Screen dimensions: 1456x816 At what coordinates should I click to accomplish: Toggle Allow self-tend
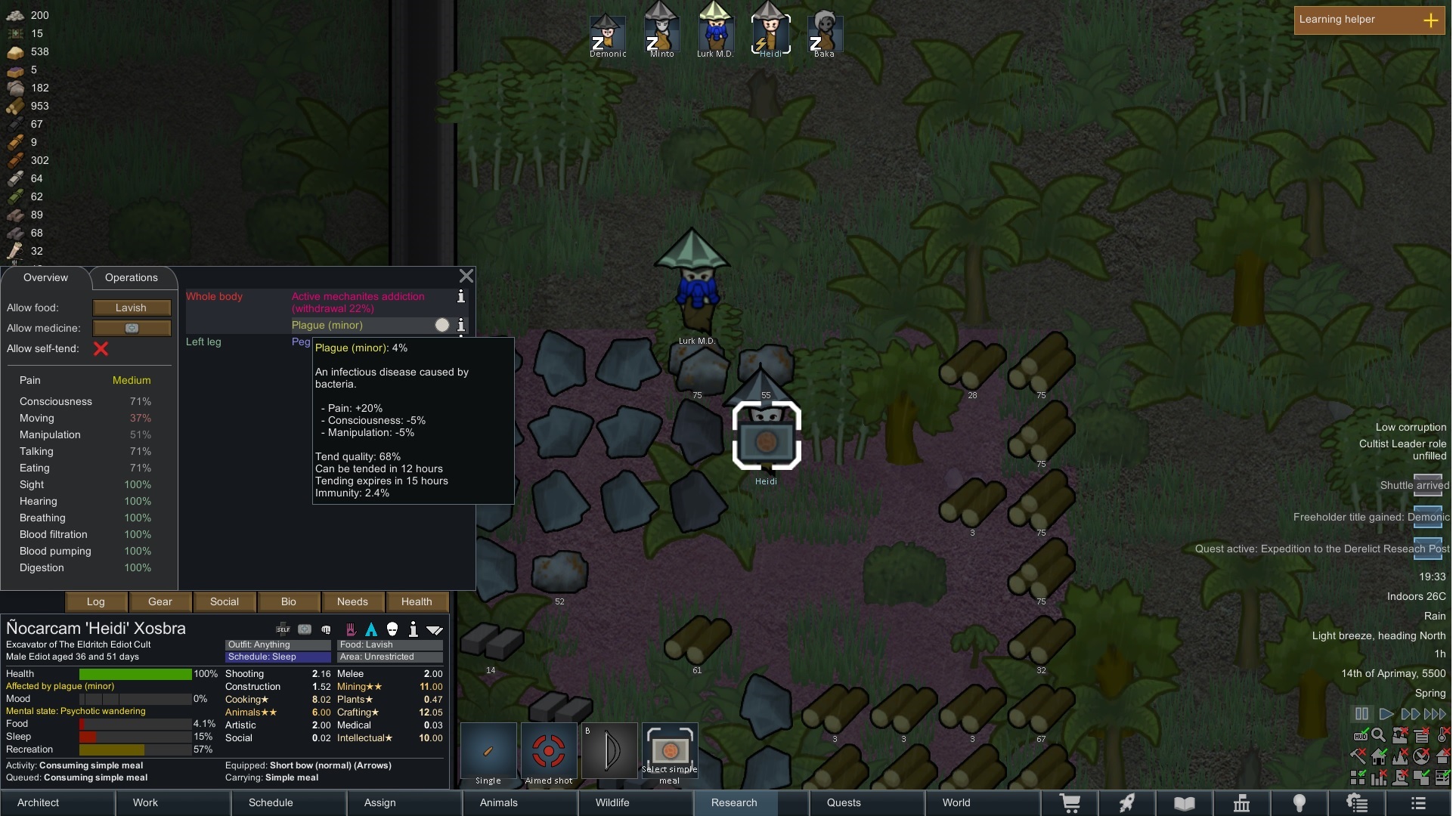[101, 349]
